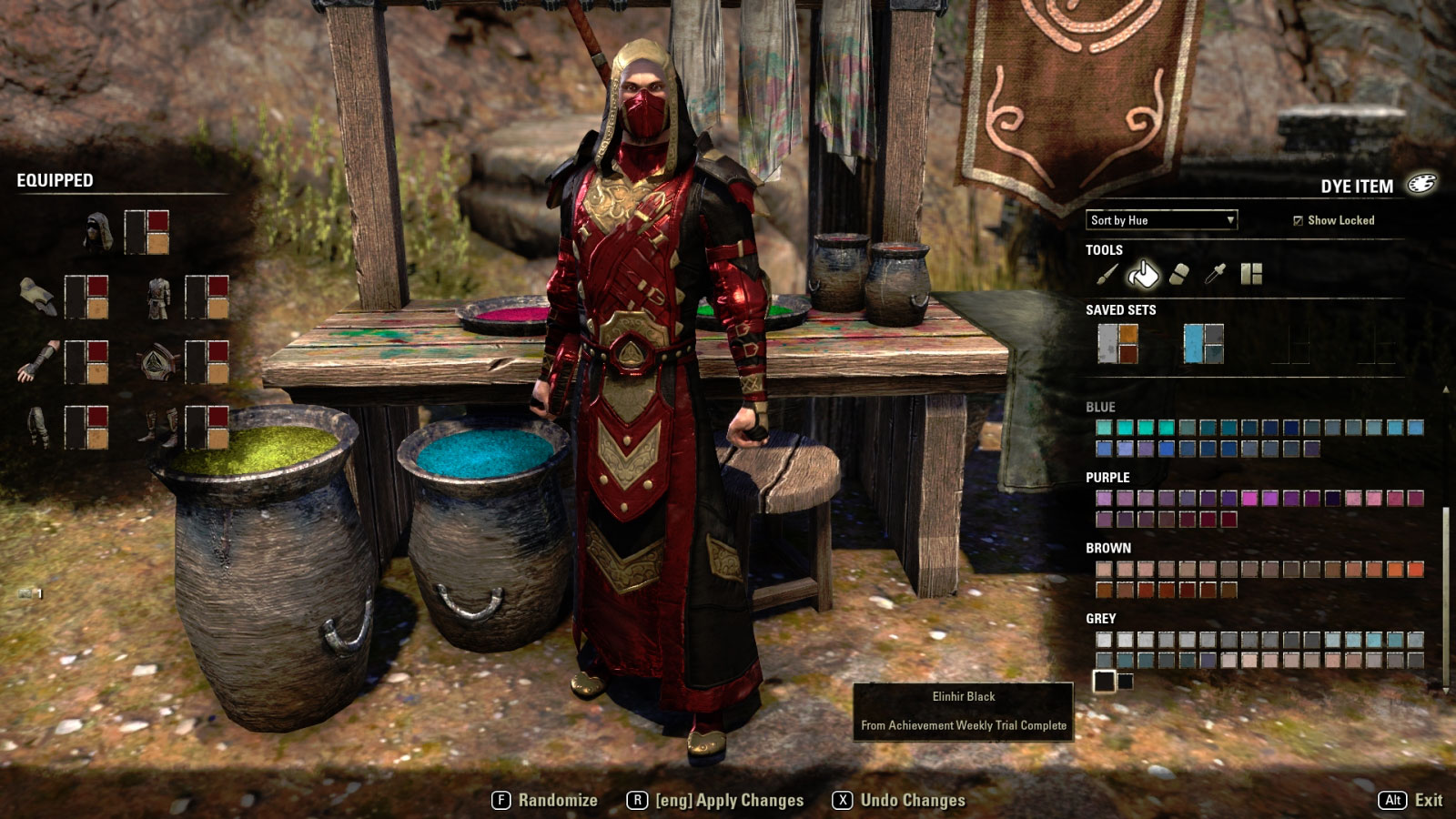Apply Changes to the dyed outfit
This screenshot has width=1456, height=819.
716,800
